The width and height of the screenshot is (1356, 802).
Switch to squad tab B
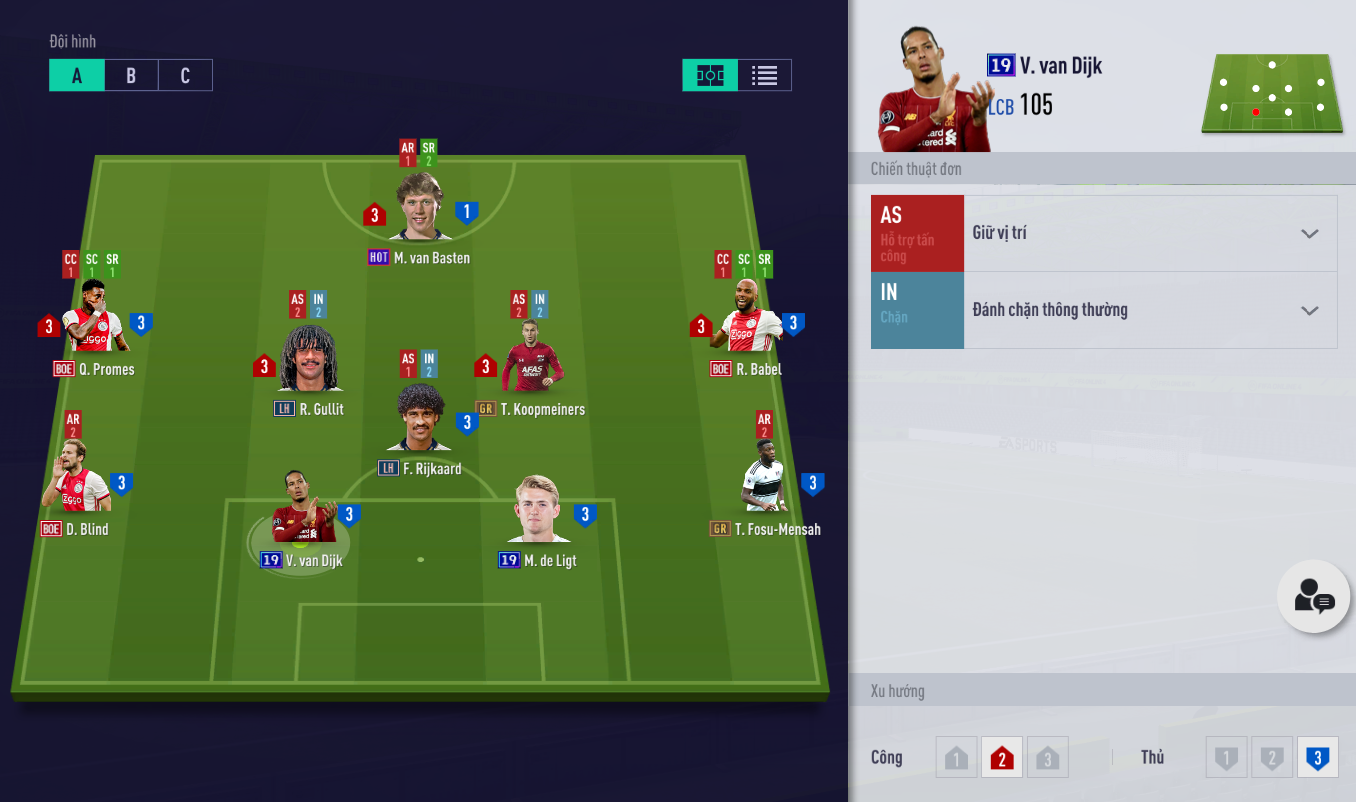point(131,76)
